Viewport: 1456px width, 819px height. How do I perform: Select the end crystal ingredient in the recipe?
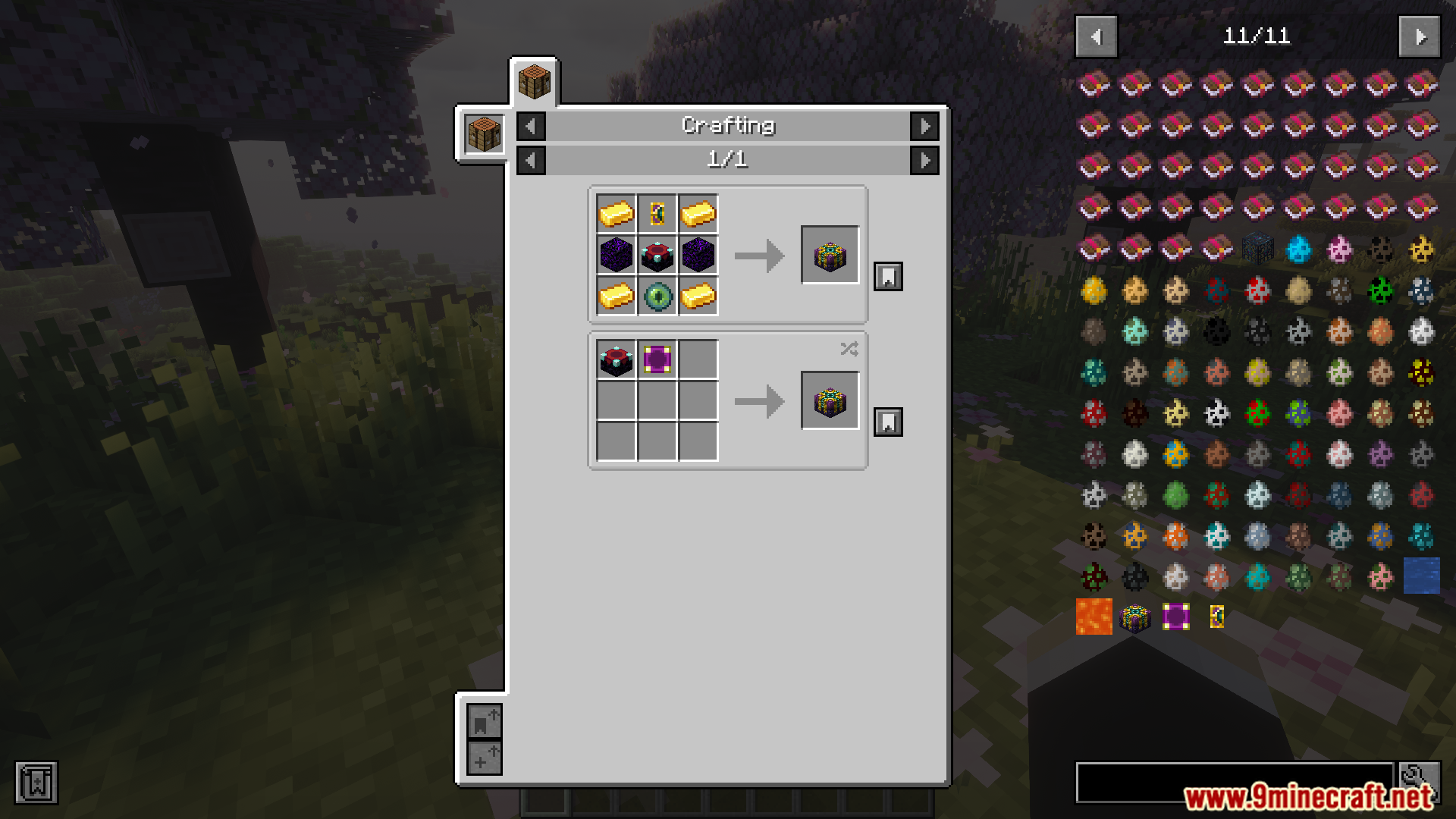click(x=657, y=256)
